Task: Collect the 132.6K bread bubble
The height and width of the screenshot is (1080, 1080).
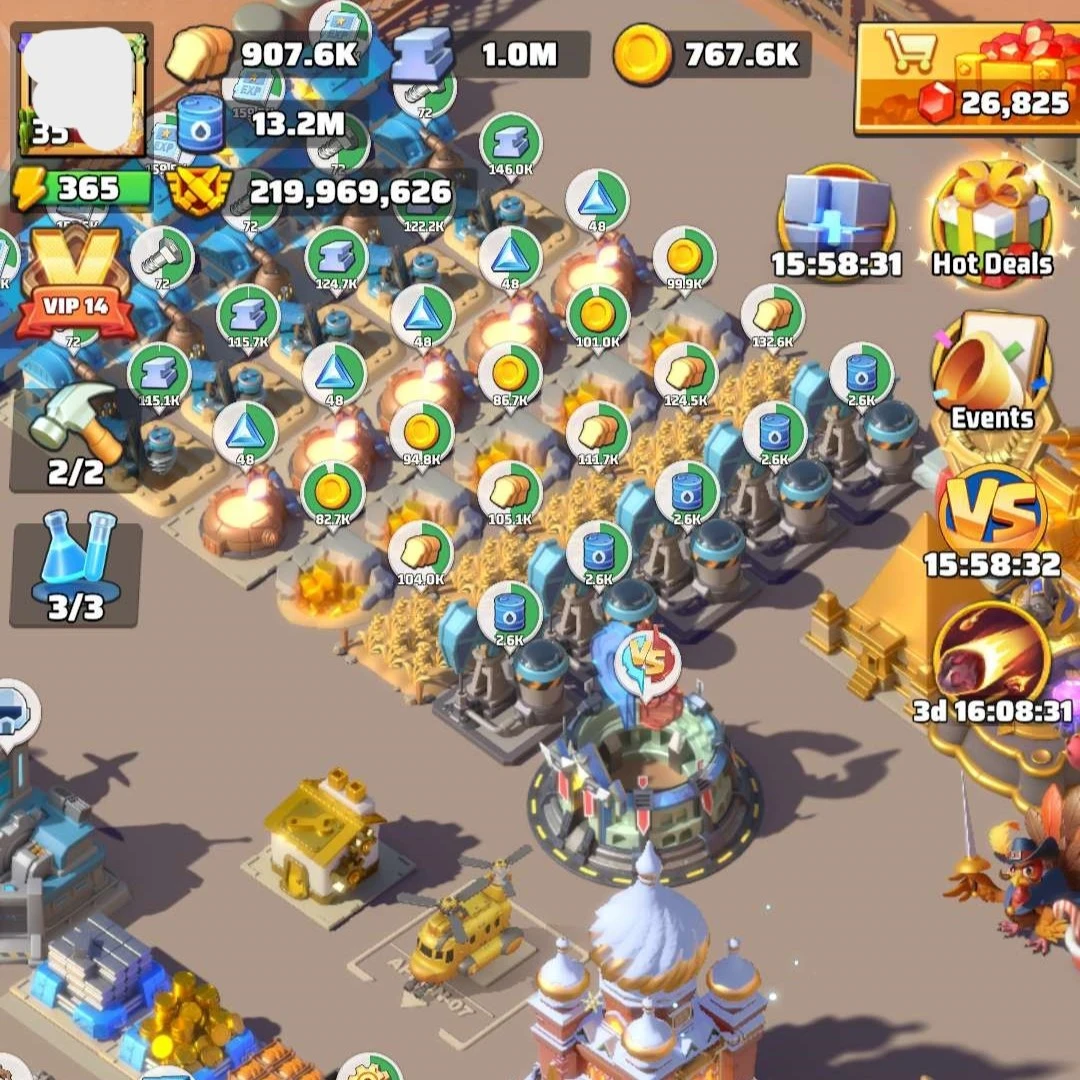Action: pyautogui.click(x=772, y=315)
